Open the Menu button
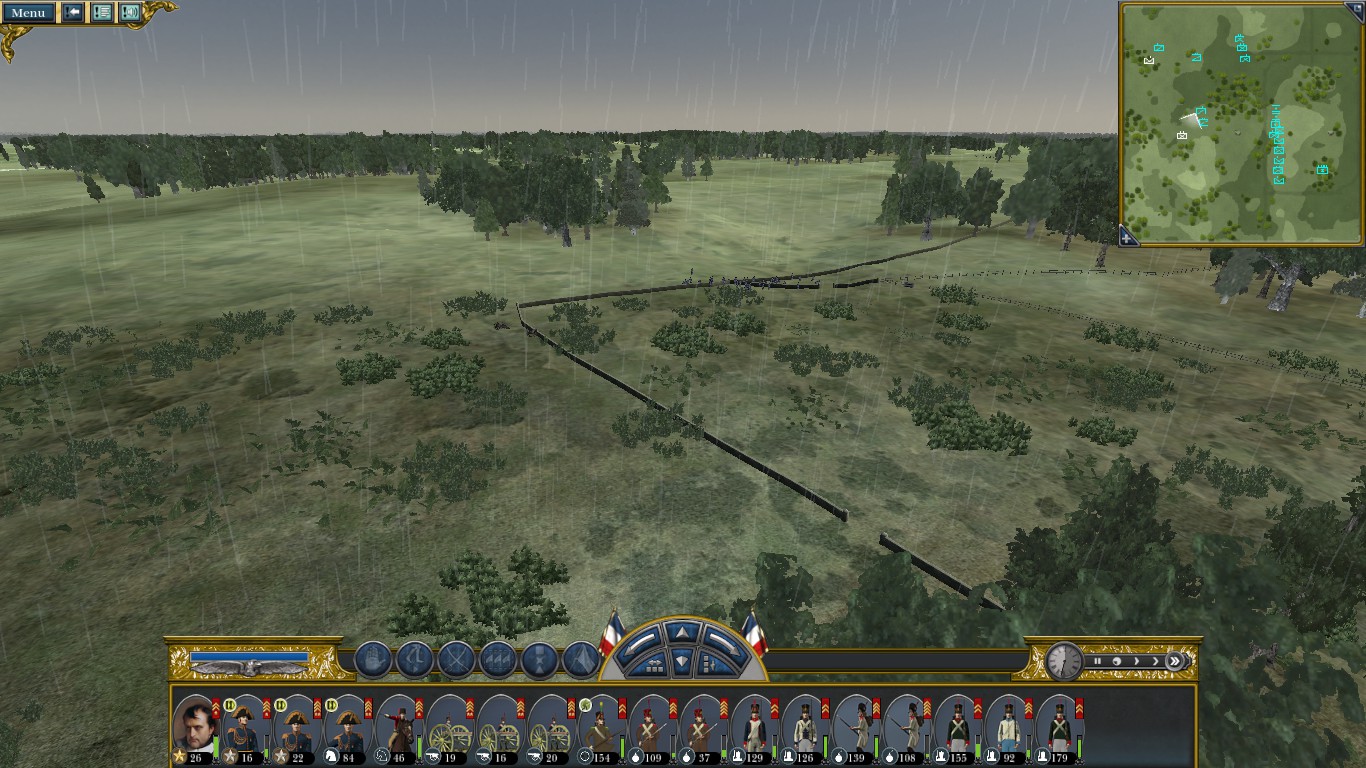Viewport: 1366px width, 768px height. pos(28,13)
